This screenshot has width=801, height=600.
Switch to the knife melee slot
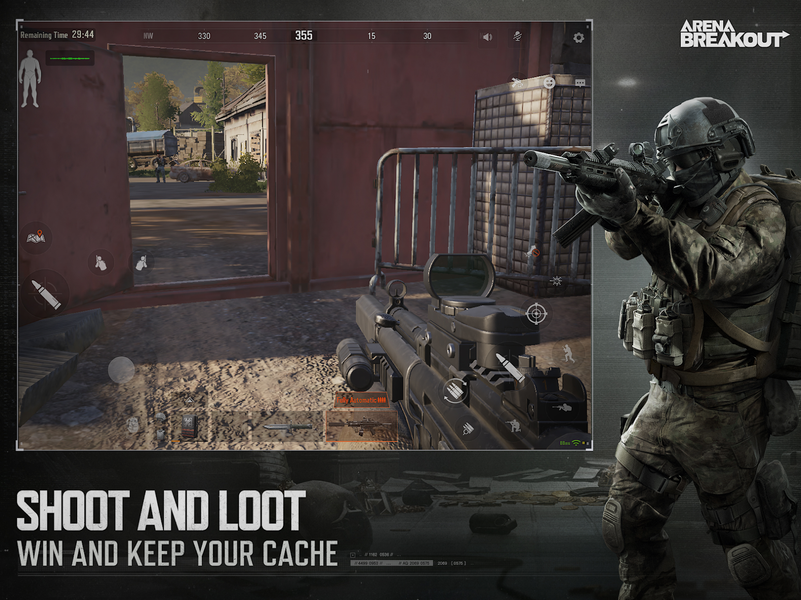click(x=285, y=427)
